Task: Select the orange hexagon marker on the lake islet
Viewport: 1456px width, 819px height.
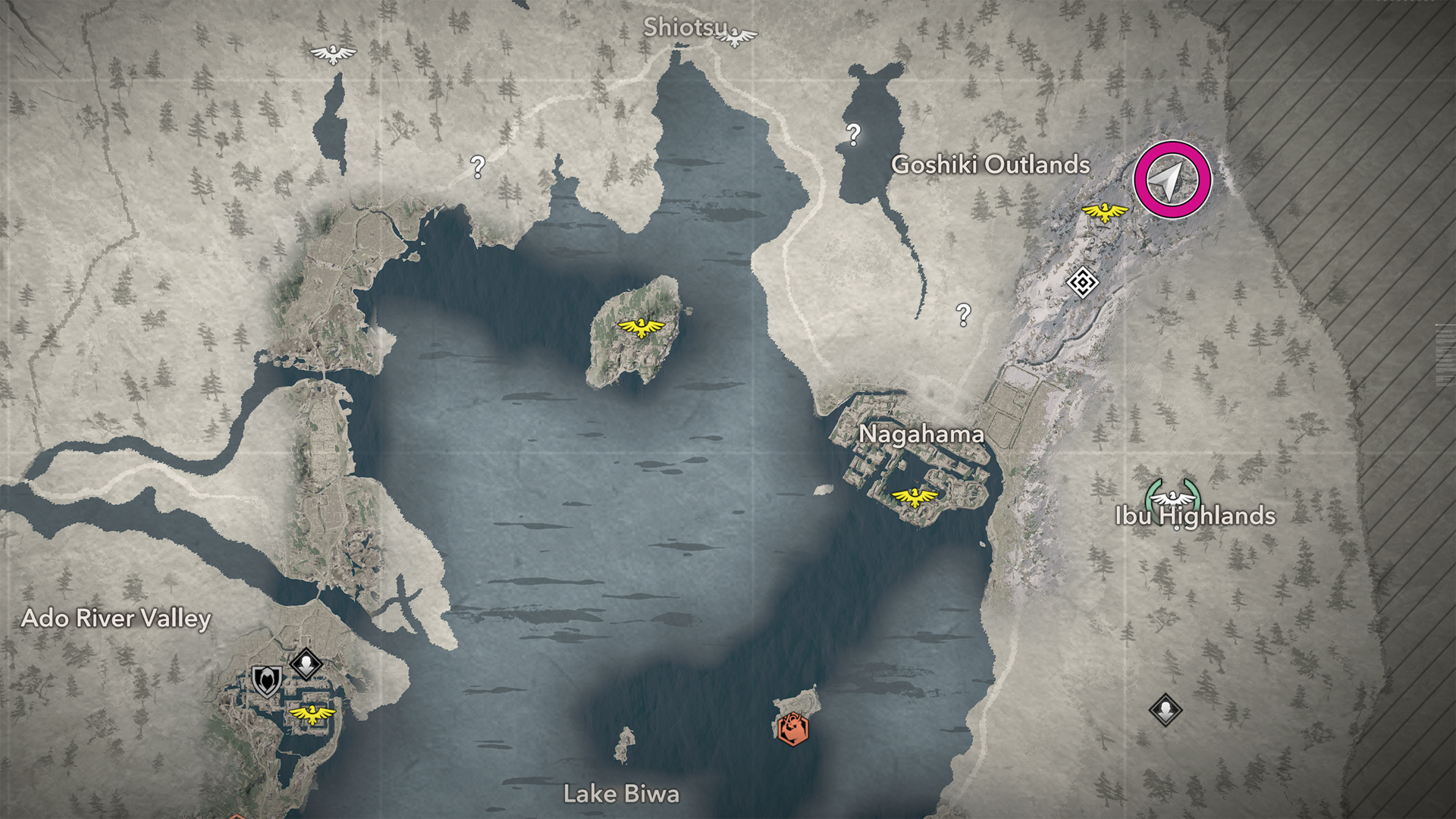Action: [x=792, y=729]
